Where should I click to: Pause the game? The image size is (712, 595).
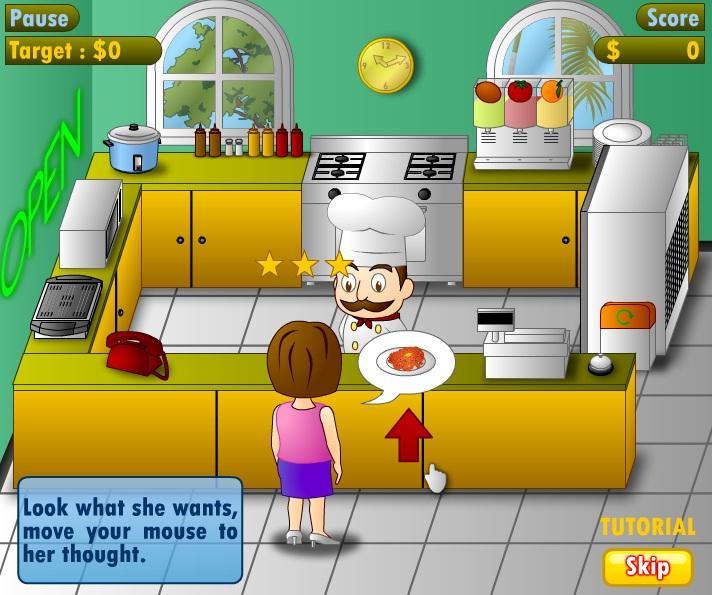coord(40,17)
